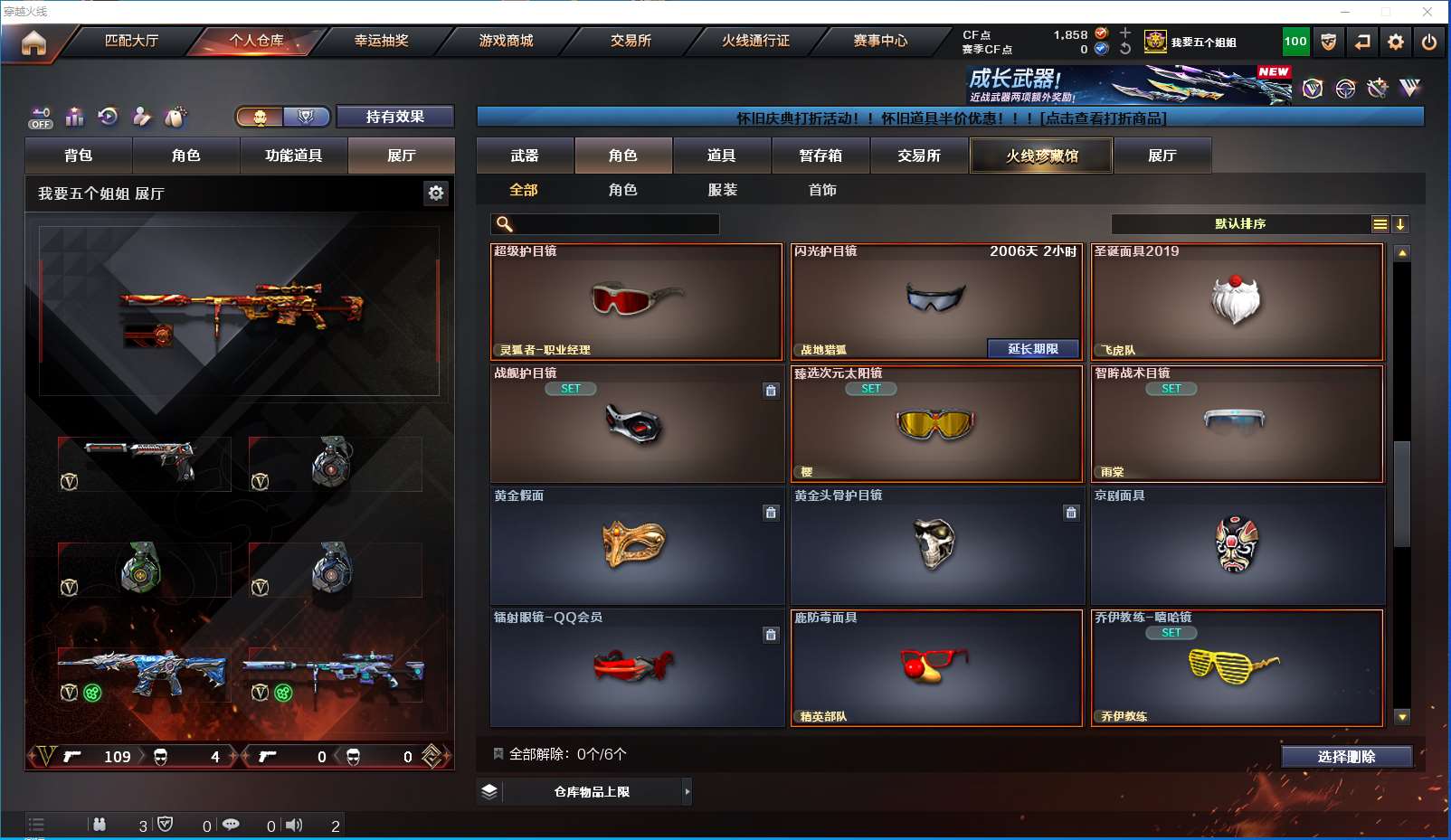This screenshot has height=840, width=1451.
Task: Open the 赛事中心 tournament center
Action: click(x=880, y=41)
